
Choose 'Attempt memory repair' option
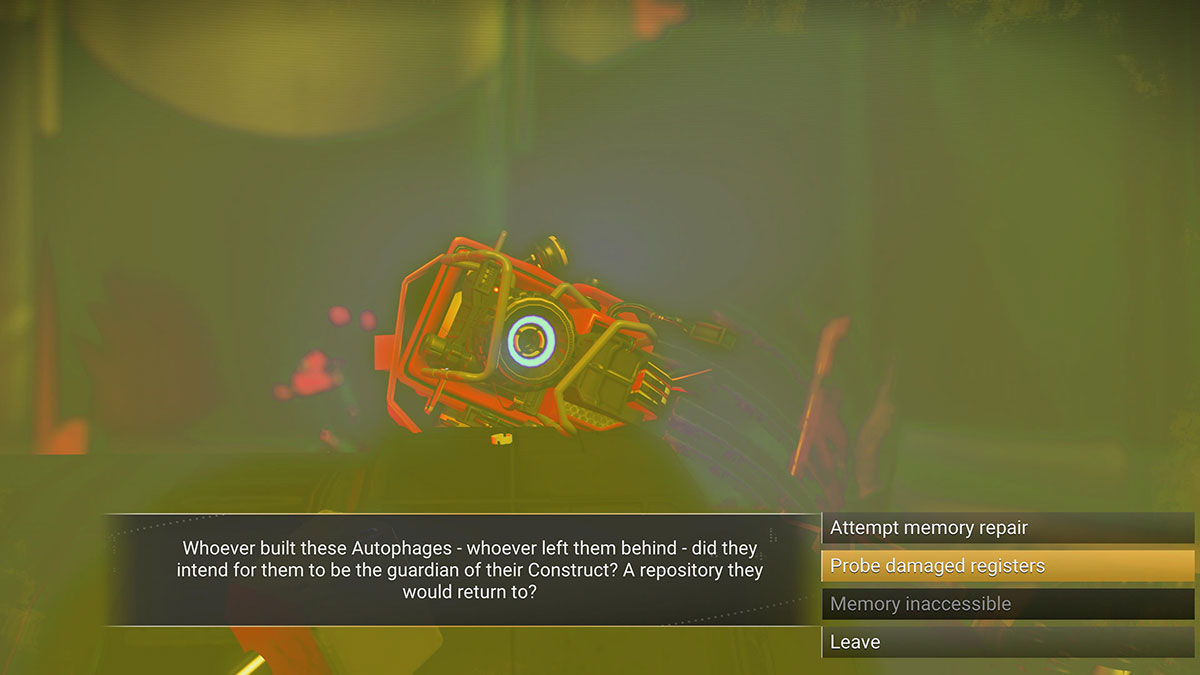coord(1008,528)
